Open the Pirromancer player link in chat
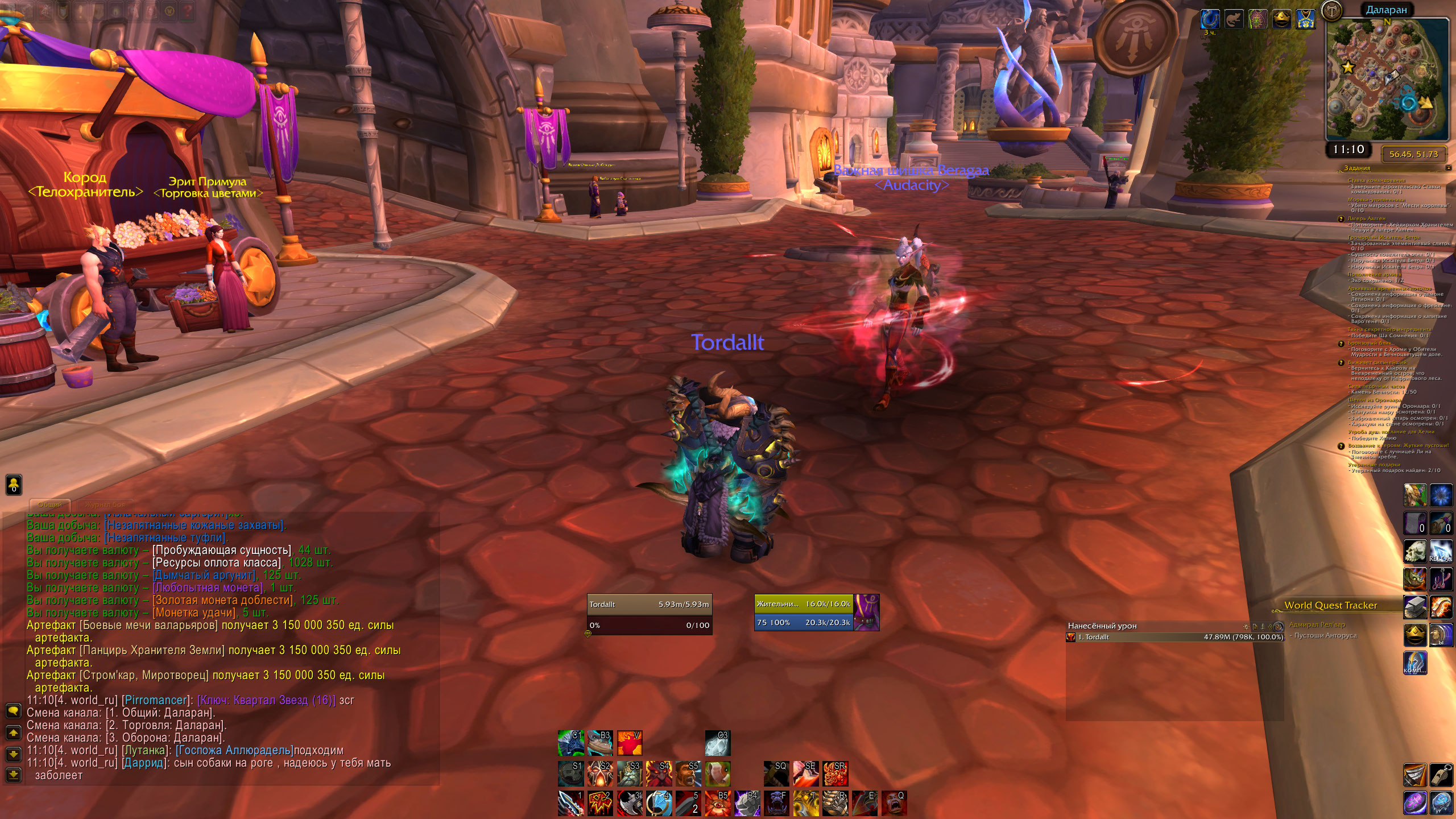The width and height of the screenshot is (1456, 819). point(155,700)
